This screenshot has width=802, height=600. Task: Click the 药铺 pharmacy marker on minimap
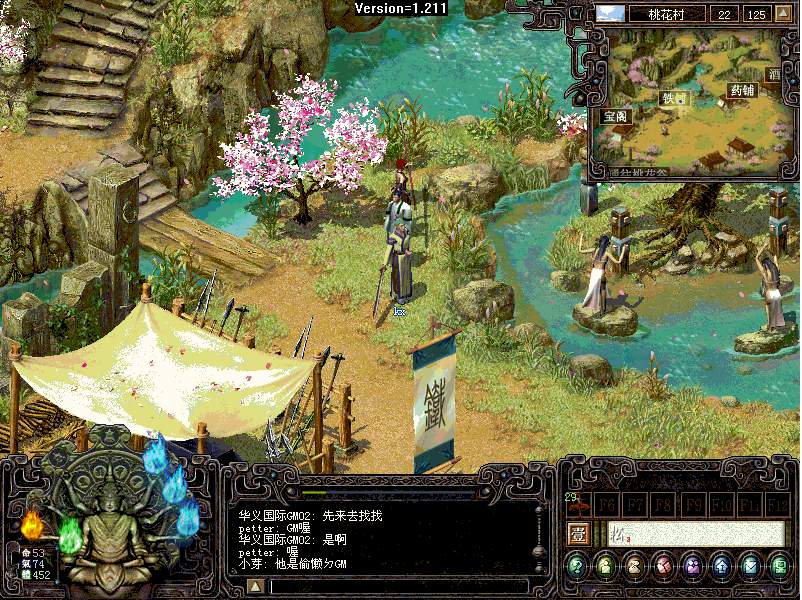click(x=741, y=90)
